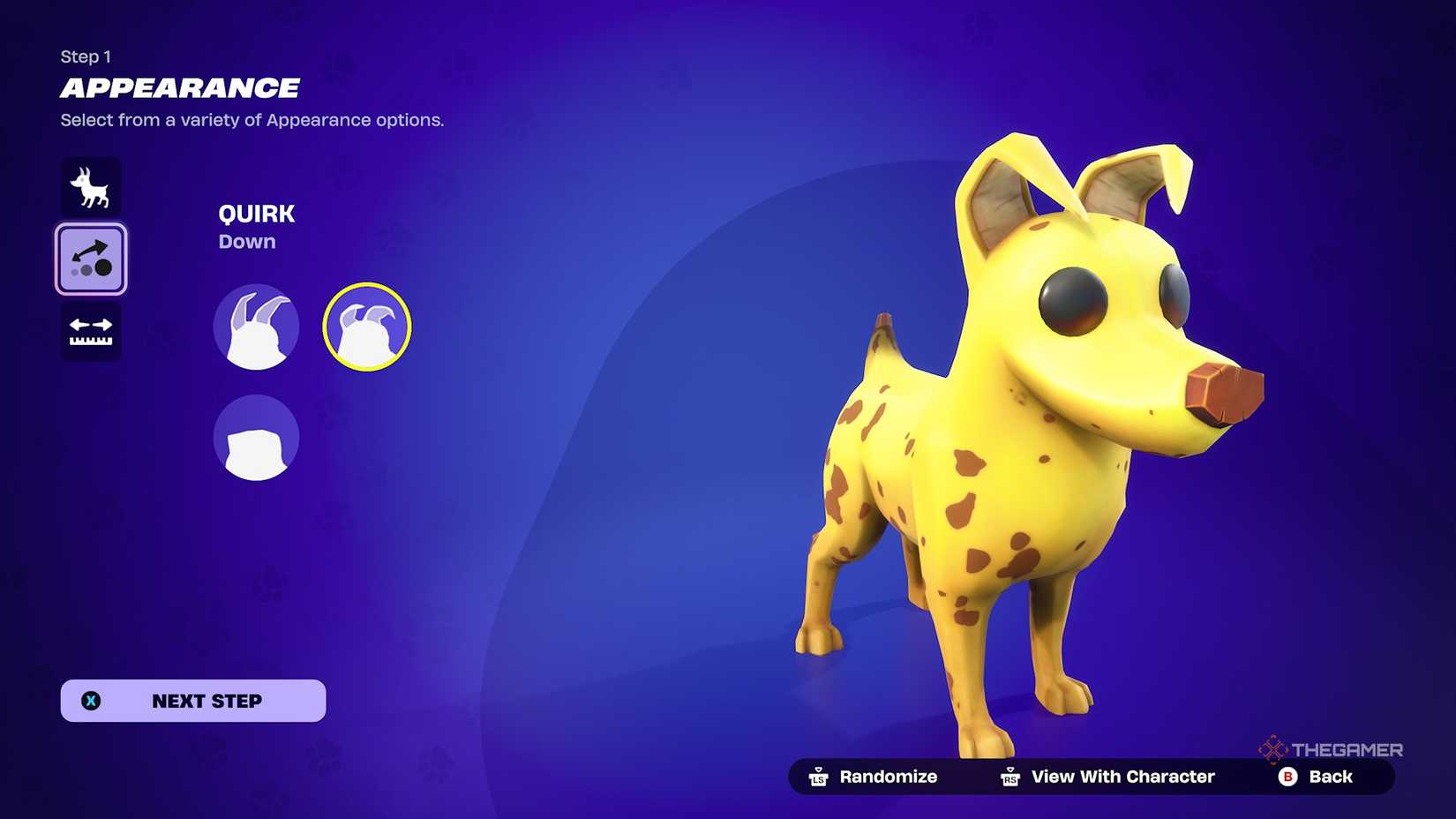Select the Quirk section header
This screenshot has width=1456, height=819.
pyautogui.click(x=256, y=214)
